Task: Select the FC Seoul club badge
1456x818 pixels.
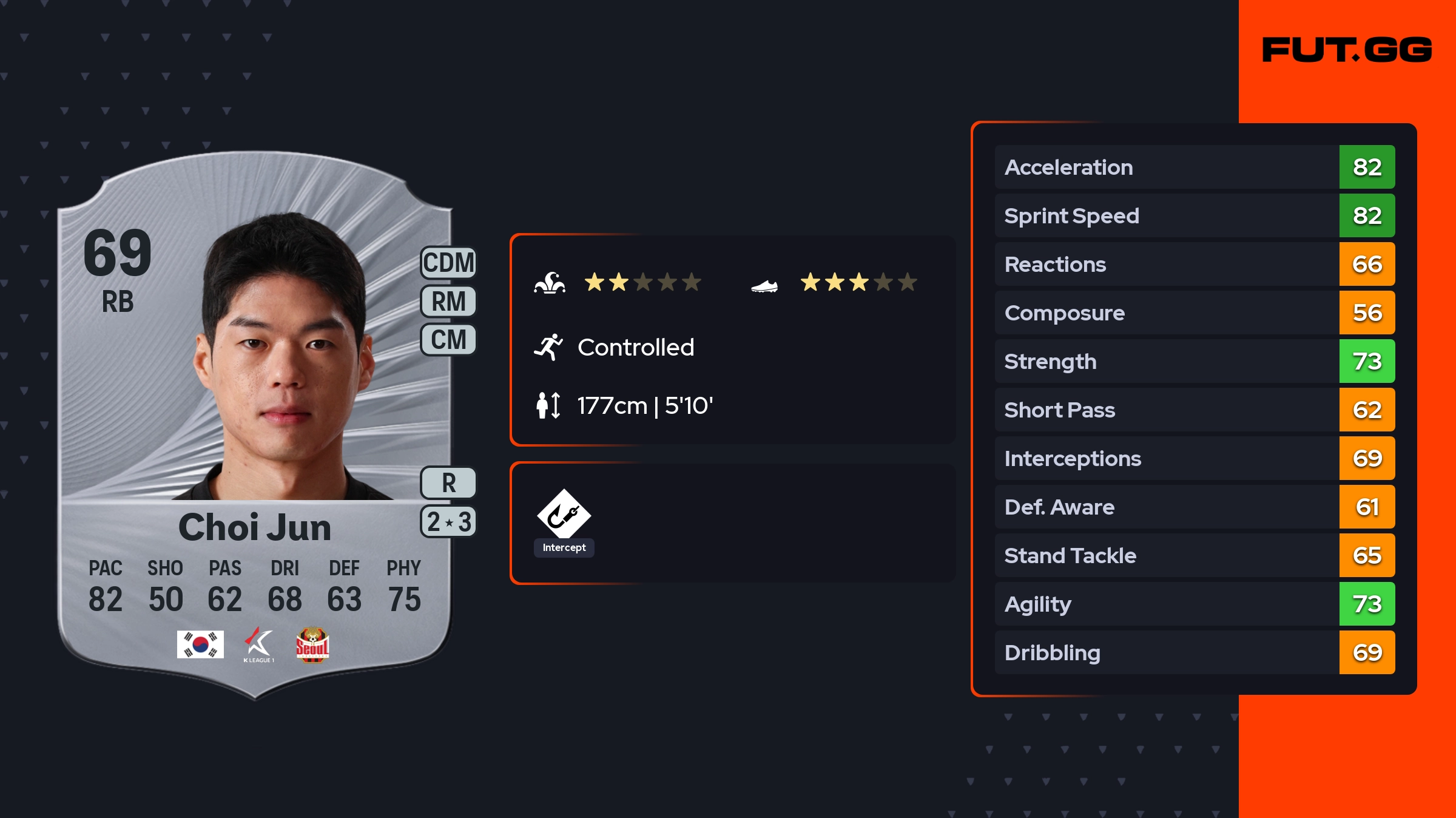Action: pos(312,644)
